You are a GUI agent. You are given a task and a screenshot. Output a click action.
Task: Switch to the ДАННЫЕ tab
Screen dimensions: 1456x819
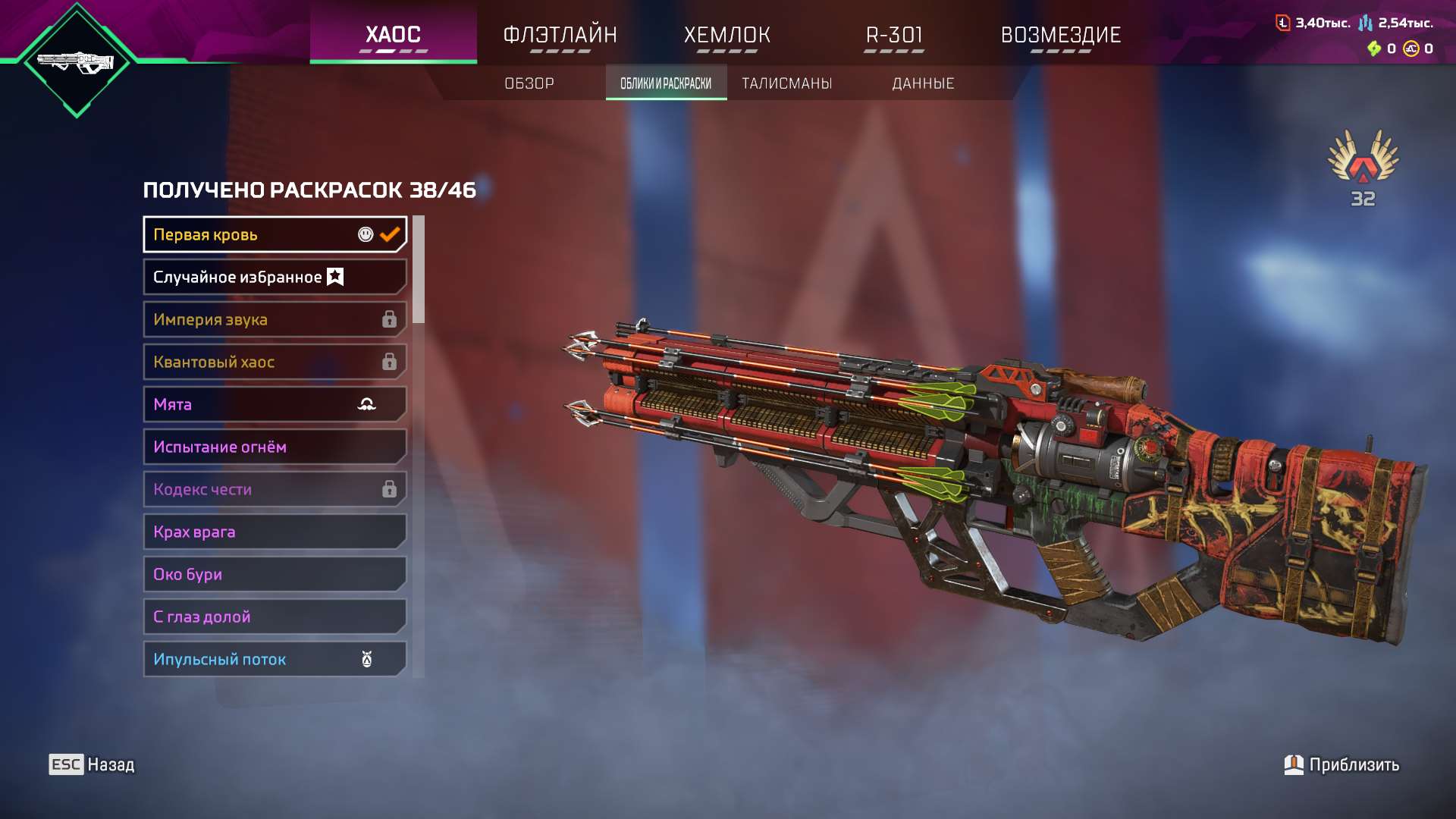click(923, 83)
